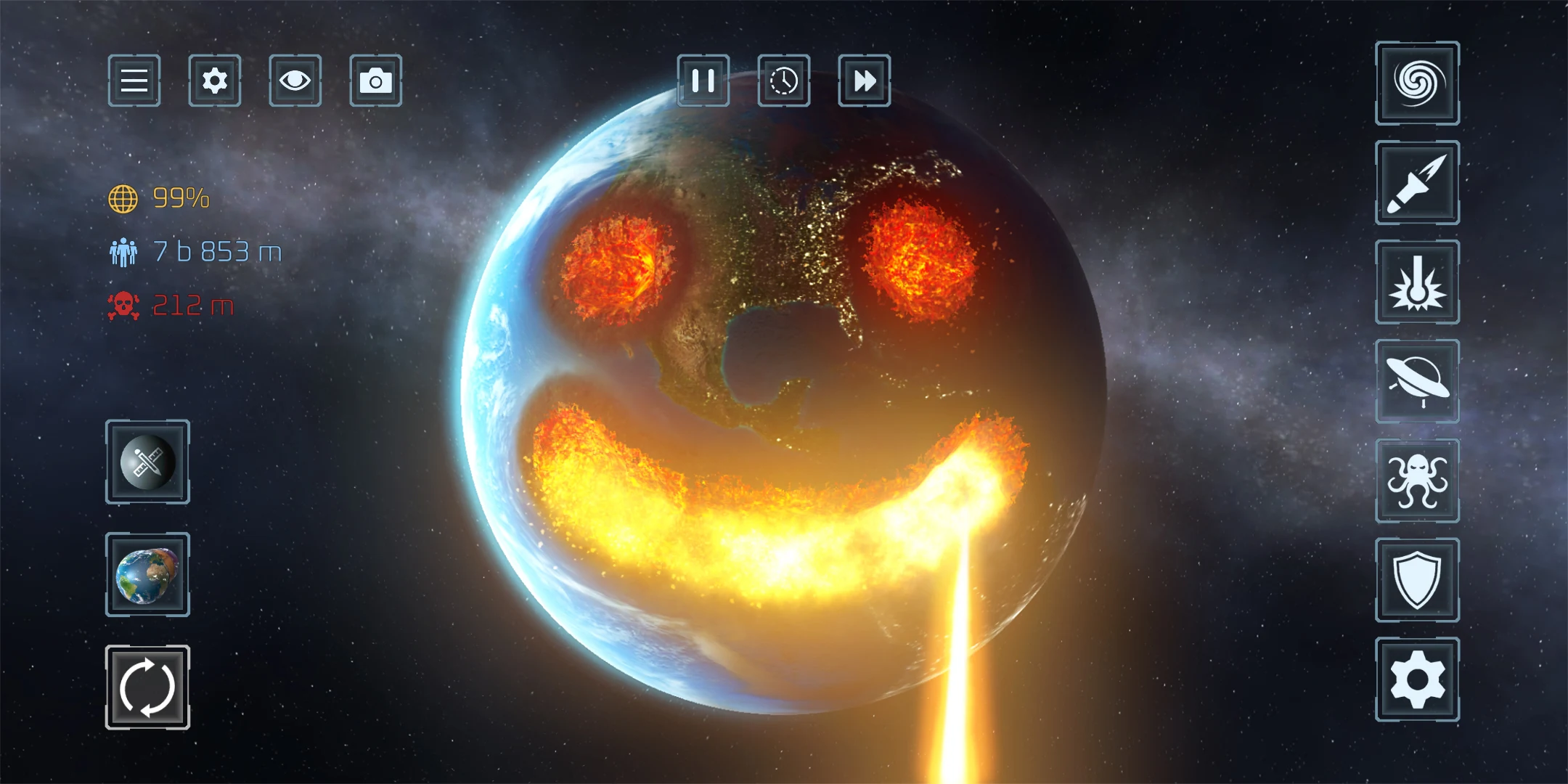Toggle the eye view mode in top toolbar
The width and height of the screenshot is (1568, 784).
295,81
